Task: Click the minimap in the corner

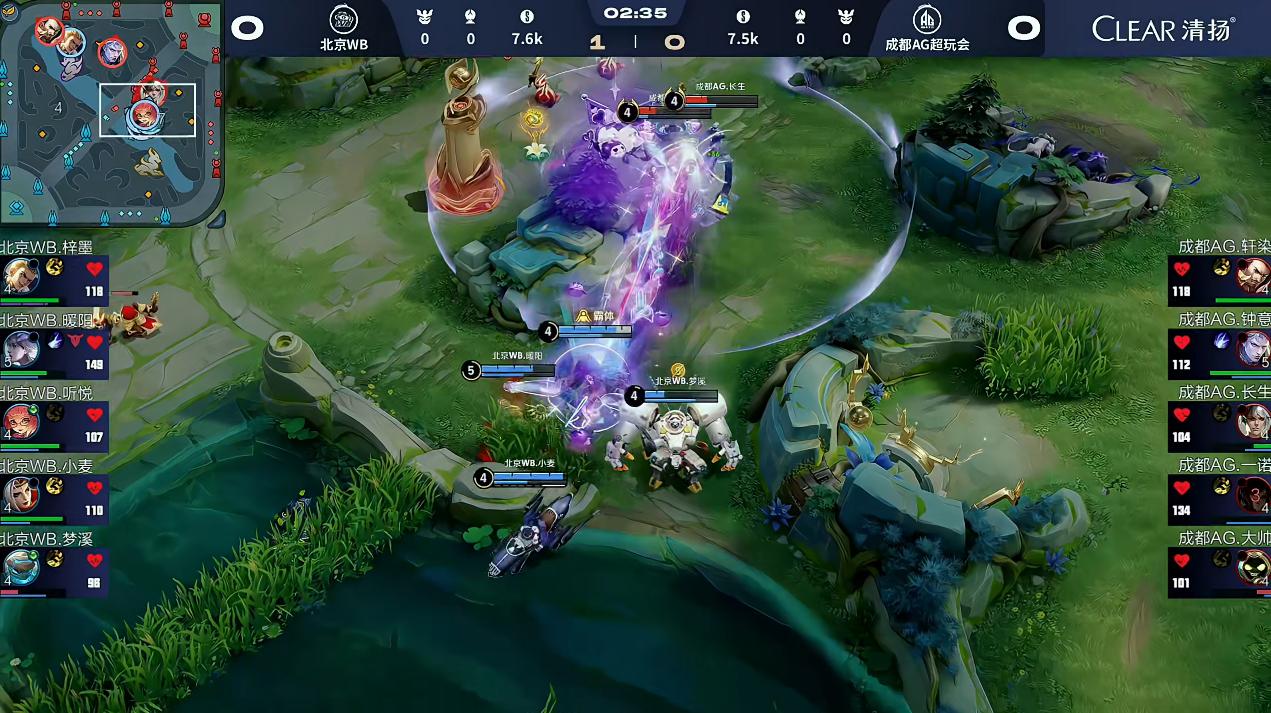Action: pyautogui.click(x=111, y=112)
